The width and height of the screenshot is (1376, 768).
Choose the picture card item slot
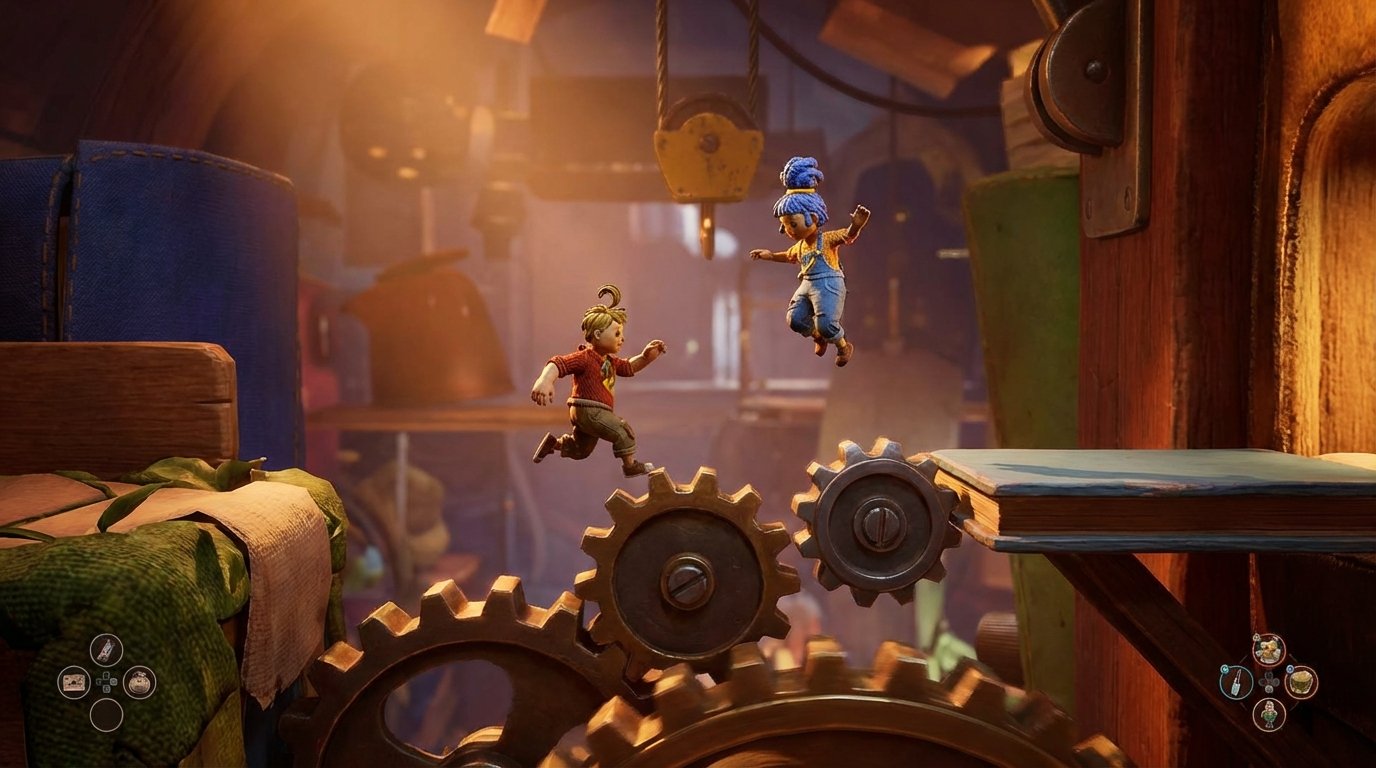tap(73, 682)
